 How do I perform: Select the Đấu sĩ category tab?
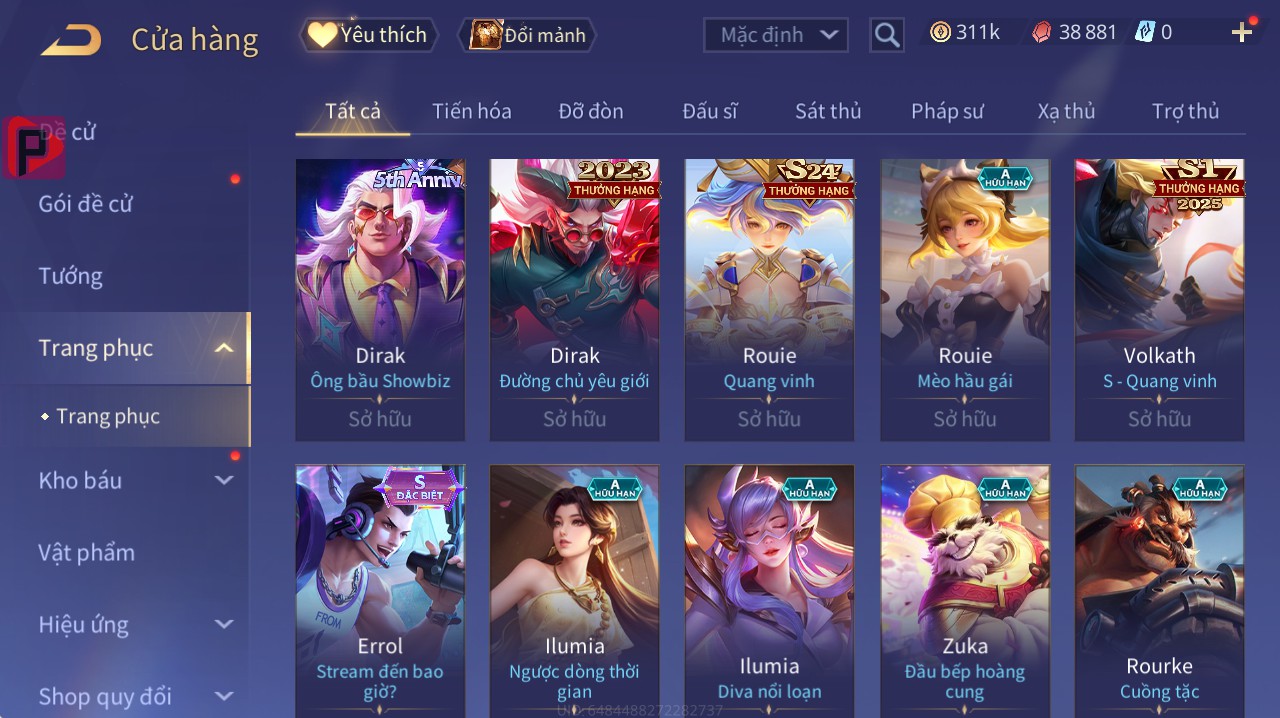tap(710, 111)
